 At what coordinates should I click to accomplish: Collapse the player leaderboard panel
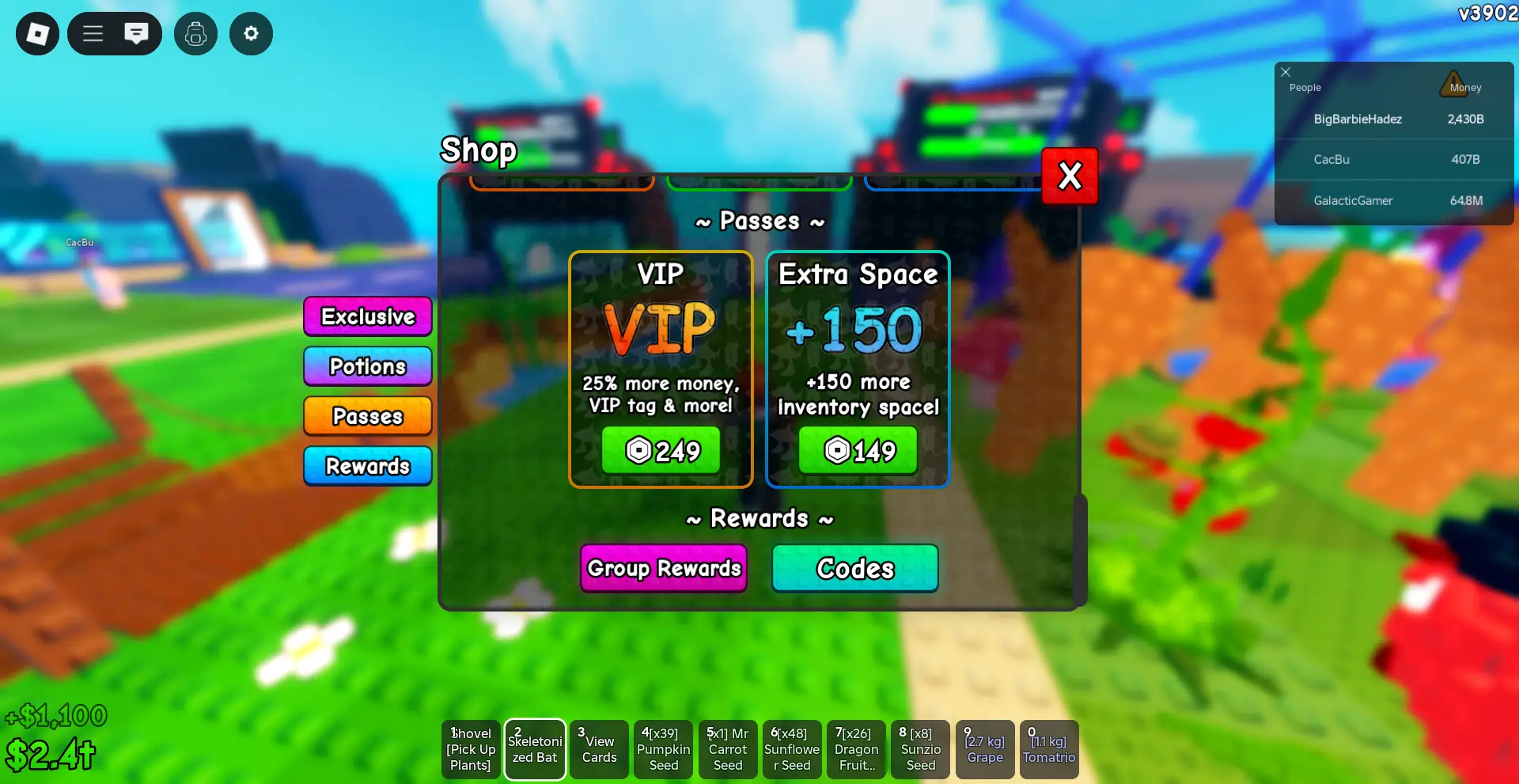coord(1286,72)
